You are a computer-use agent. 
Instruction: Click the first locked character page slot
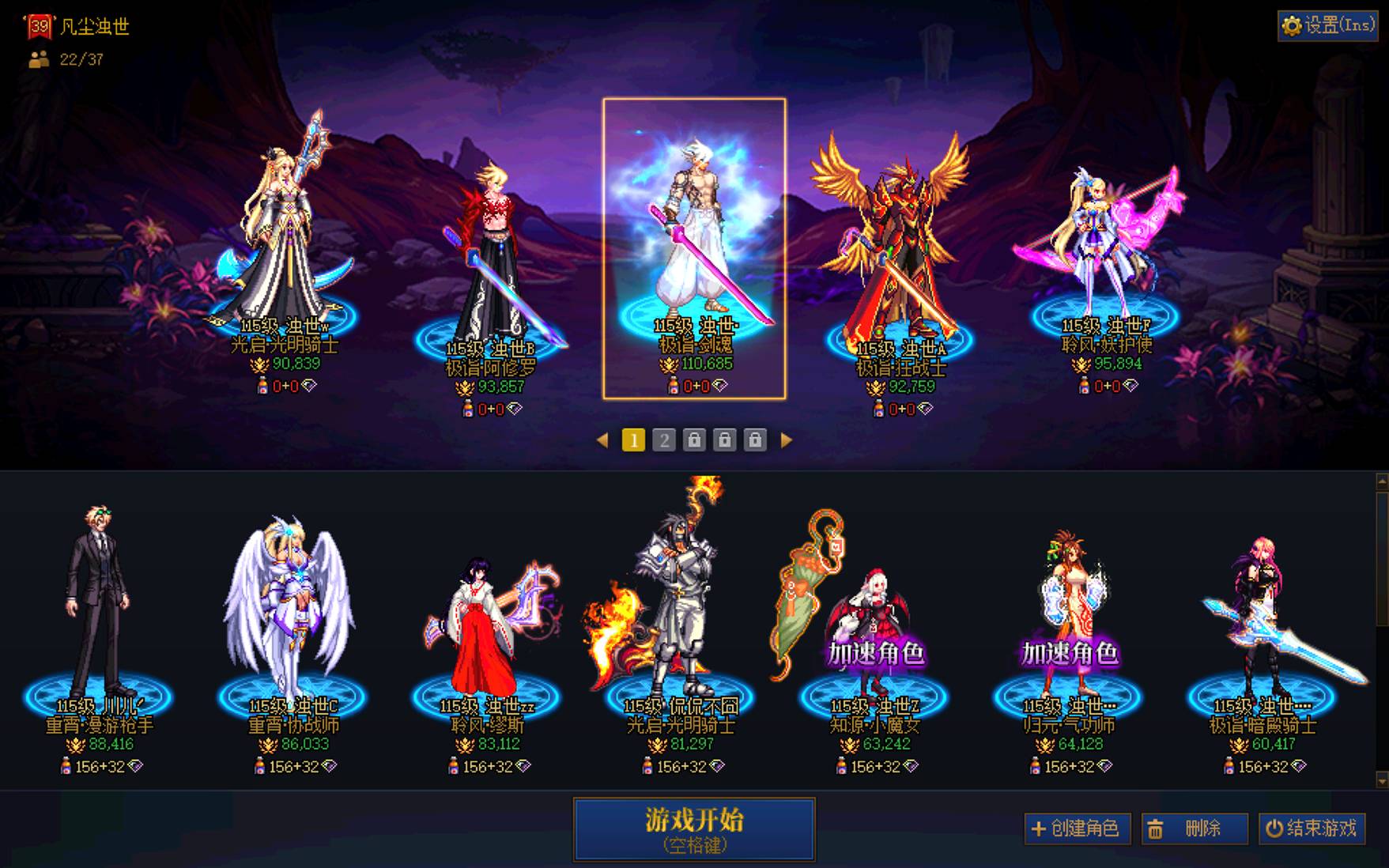695,441
